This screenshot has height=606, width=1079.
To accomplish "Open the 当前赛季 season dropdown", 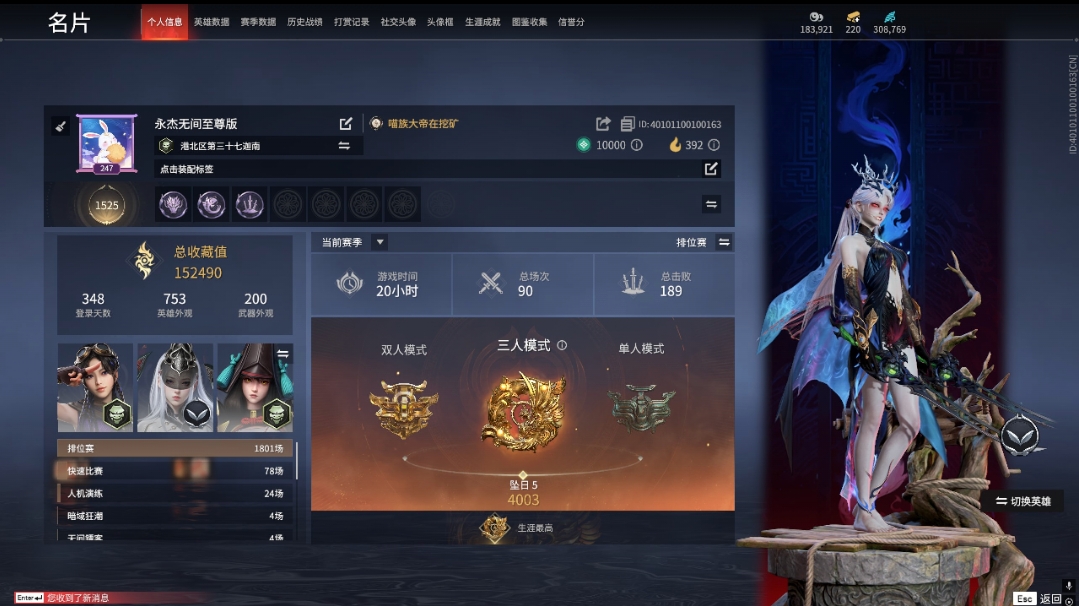I will click(379, 242).
